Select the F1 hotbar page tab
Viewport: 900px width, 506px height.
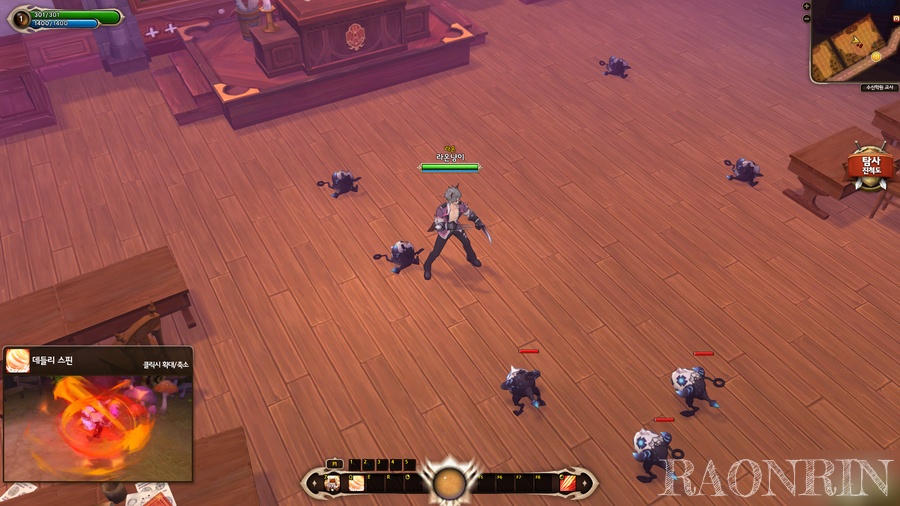(335, 464)
